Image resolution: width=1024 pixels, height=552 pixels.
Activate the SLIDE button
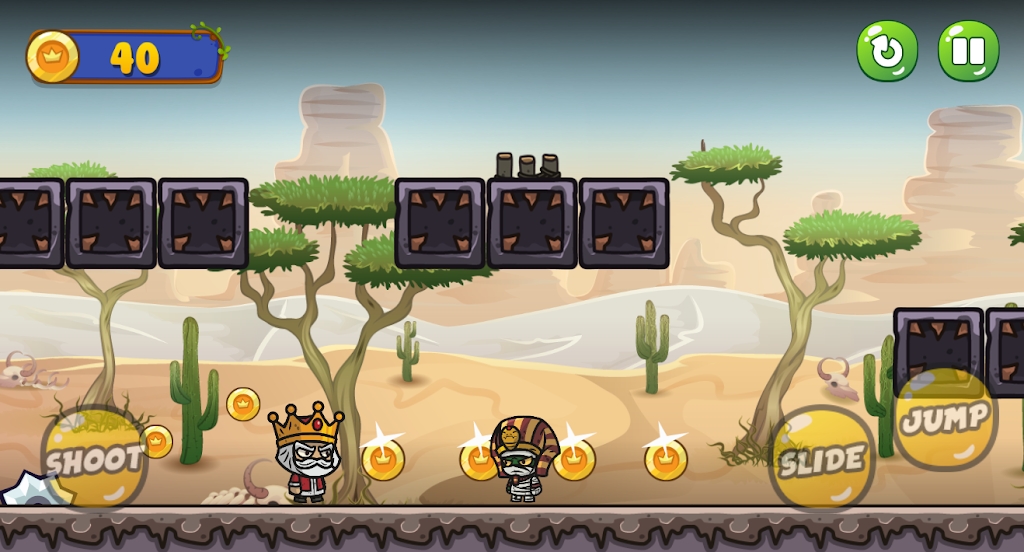[x=822, y=459]
